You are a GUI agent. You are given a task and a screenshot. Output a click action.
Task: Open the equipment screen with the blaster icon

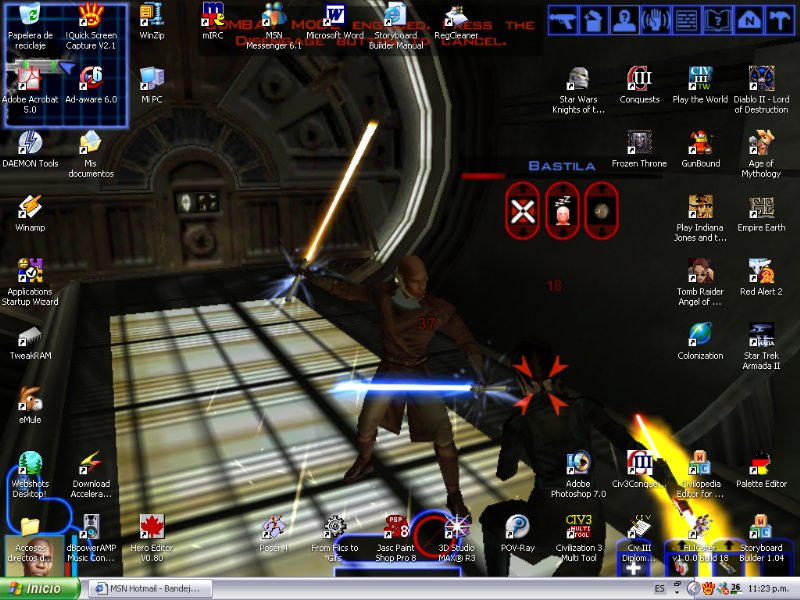[565, 19]
